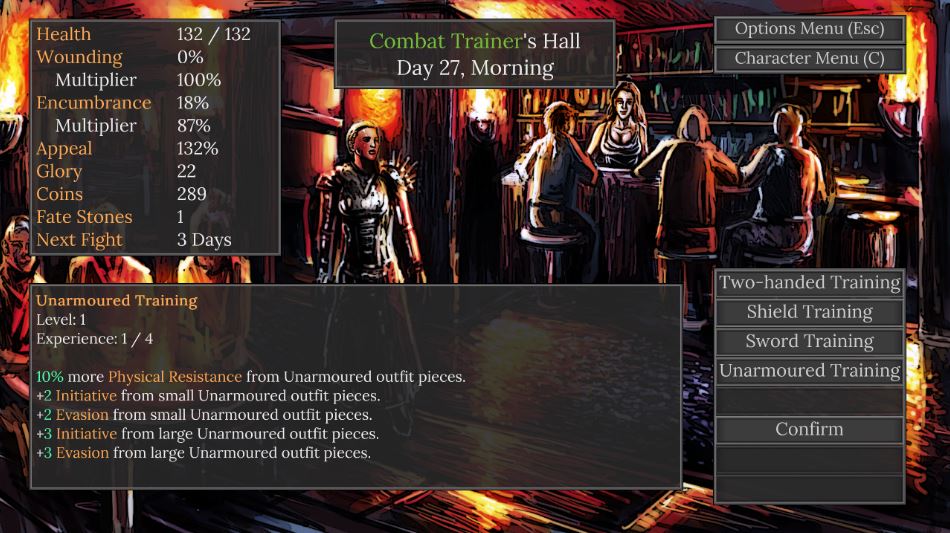Select Unarmoured Training option
950x533 pixels.
(x=809, y=371)
